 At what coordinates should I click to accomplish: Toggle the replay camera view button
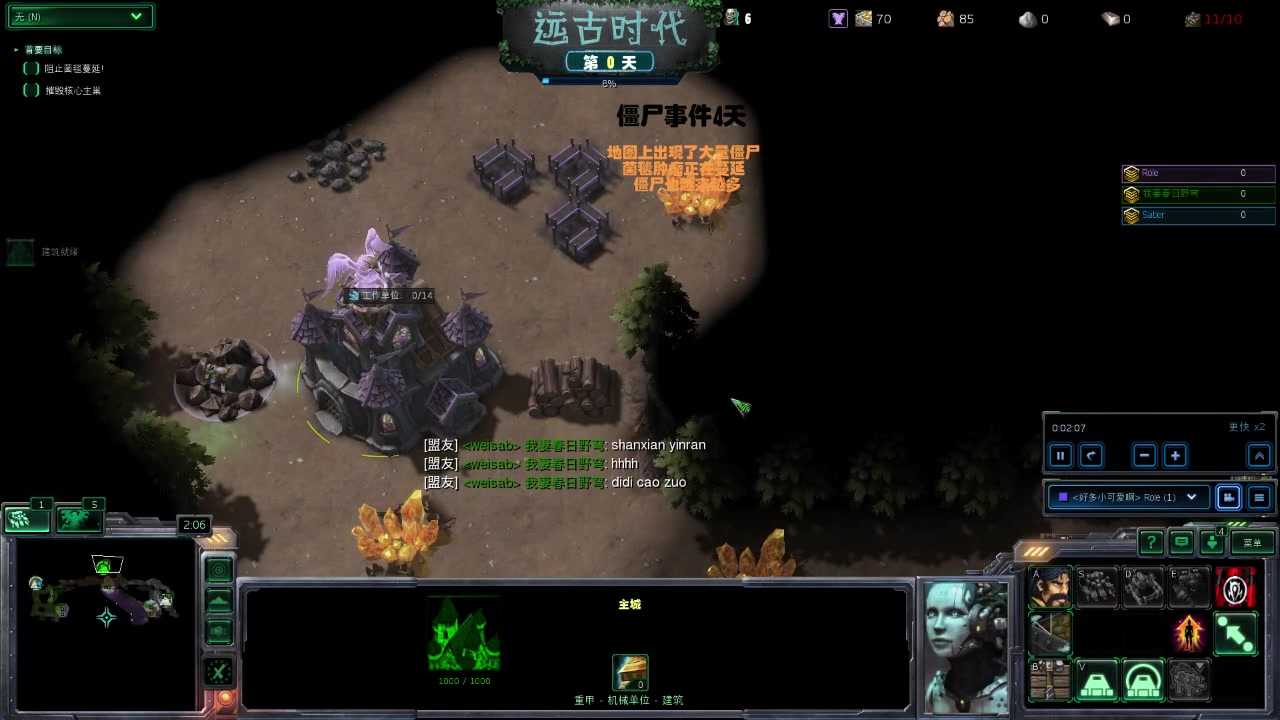(1228, 497)
